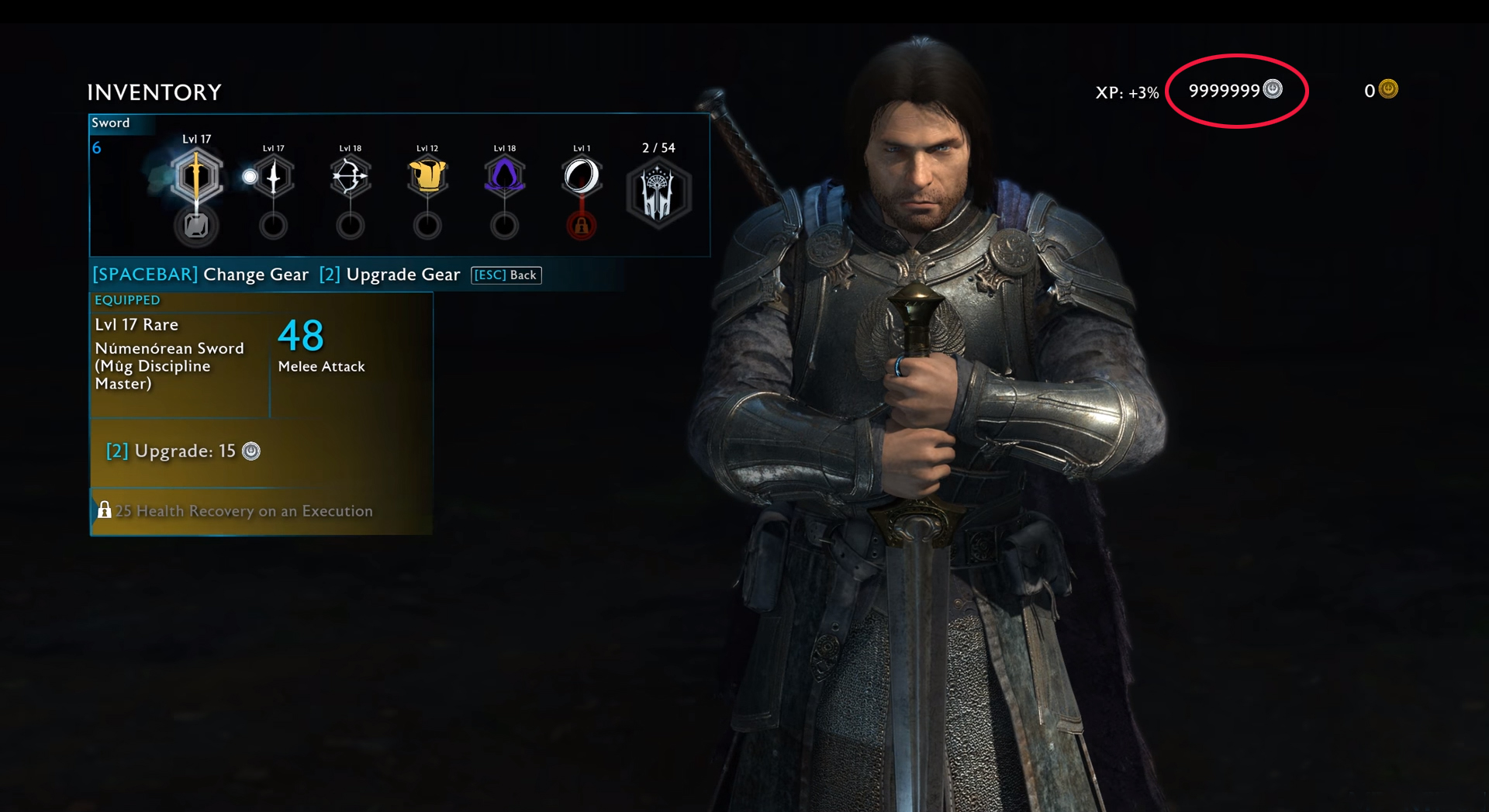
Task: Select the Lvl 17 dagger gear slot
Action: [x=273, y=177]
